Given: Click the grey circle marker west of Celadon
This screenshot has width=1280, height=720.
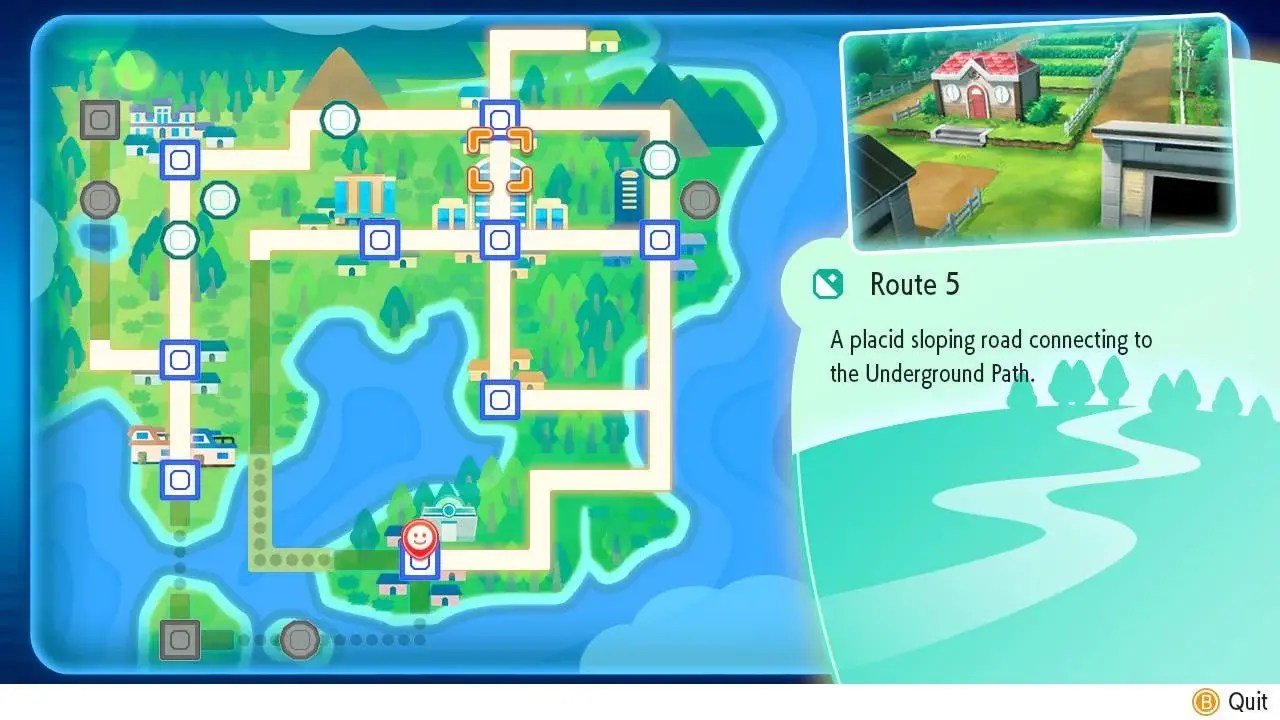Looking at the screenshot, I should click(98, 200).
